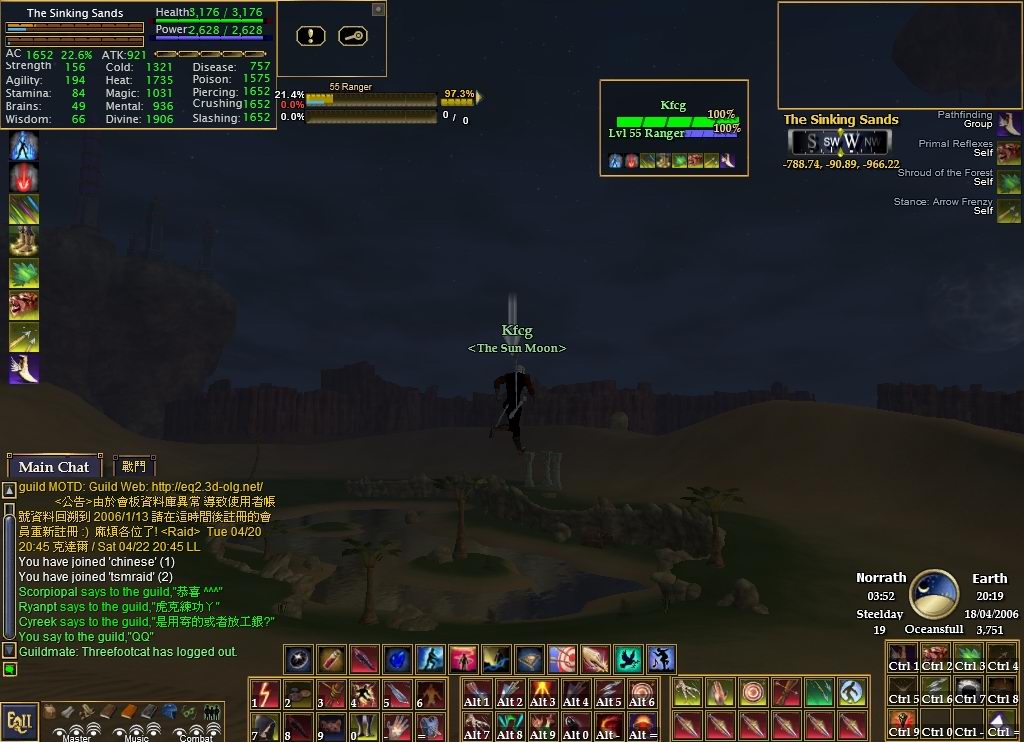Image resolution: width=1024 pixels, height=742 pixels.
Task: Use the Alt 3 hotbar ability
Action: point(543,693)
